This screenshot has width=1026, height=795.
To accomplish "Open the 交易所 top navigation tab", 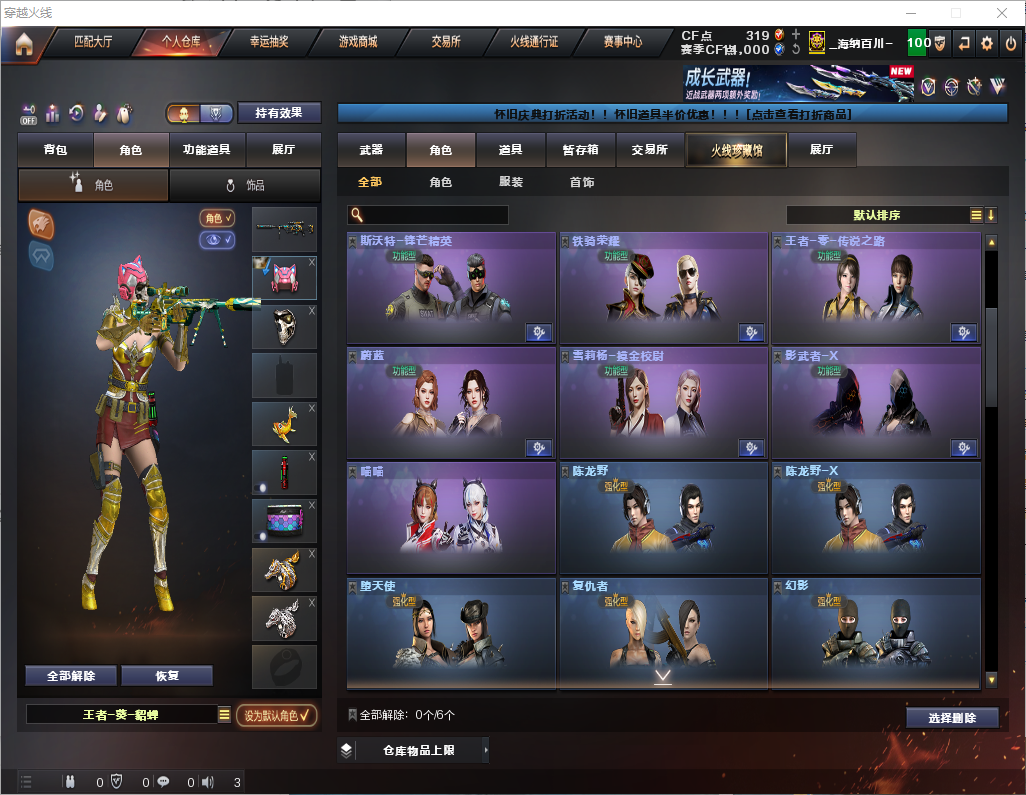I will tap(446, 42).
